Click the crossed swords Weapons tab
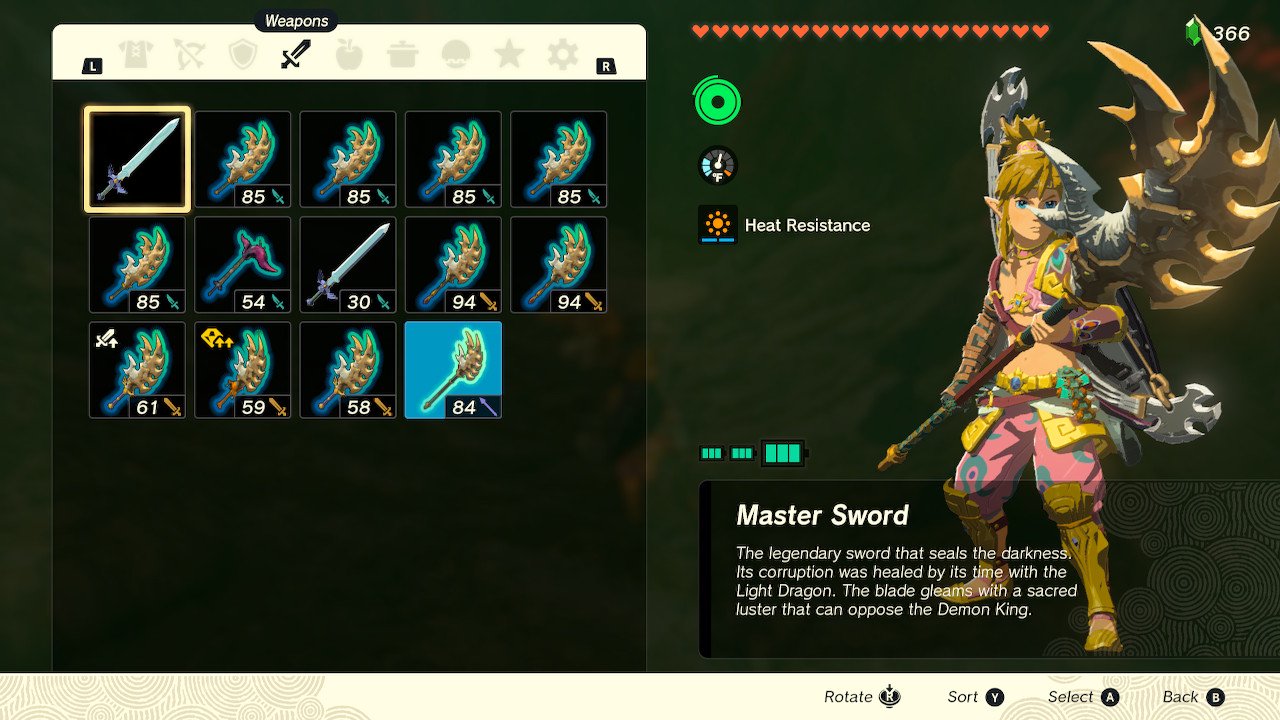This screenshot has width=1280, height=720. coord(296,55)
